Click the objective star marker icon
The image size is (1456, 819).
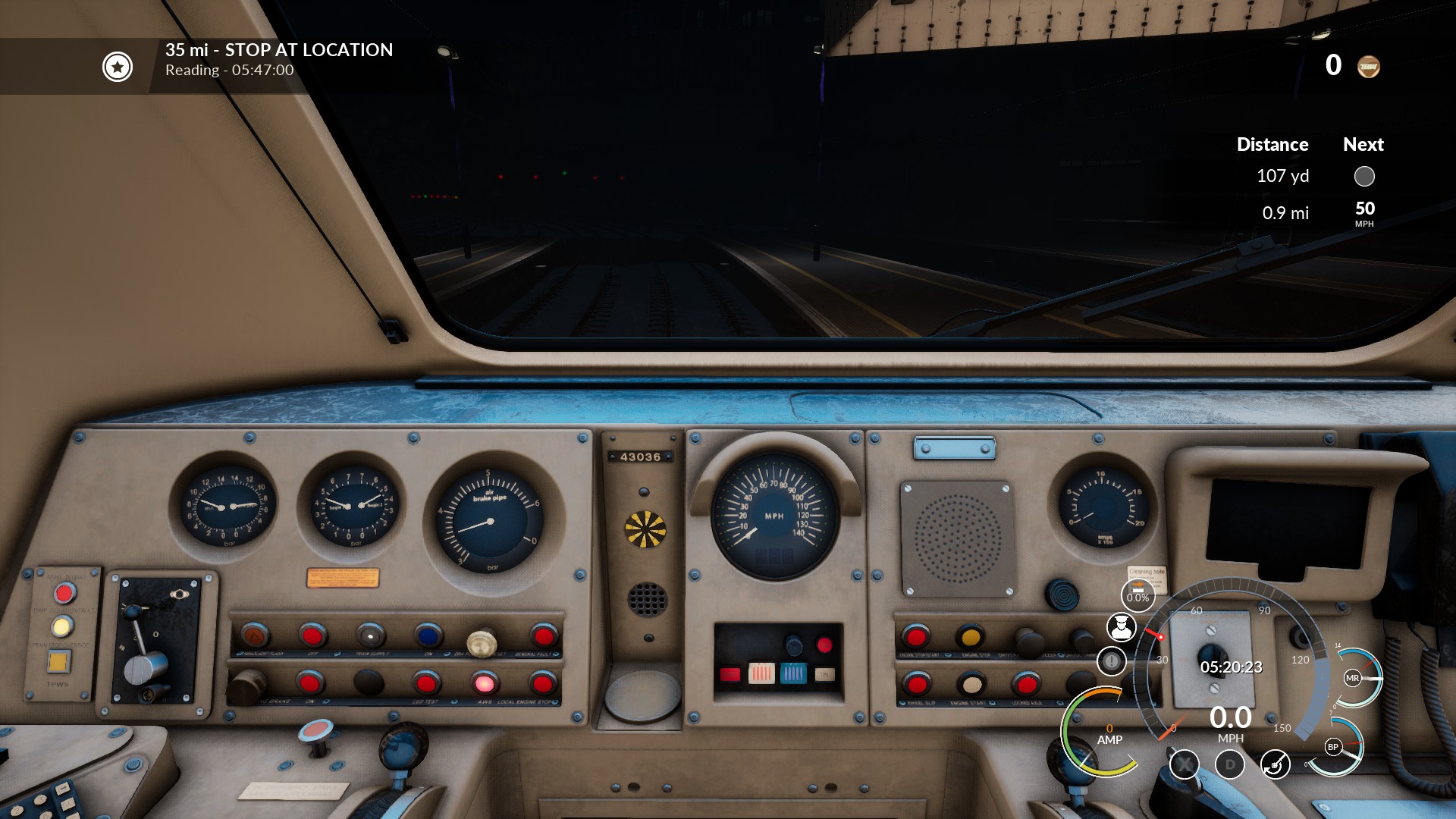(x=118, y=67)
